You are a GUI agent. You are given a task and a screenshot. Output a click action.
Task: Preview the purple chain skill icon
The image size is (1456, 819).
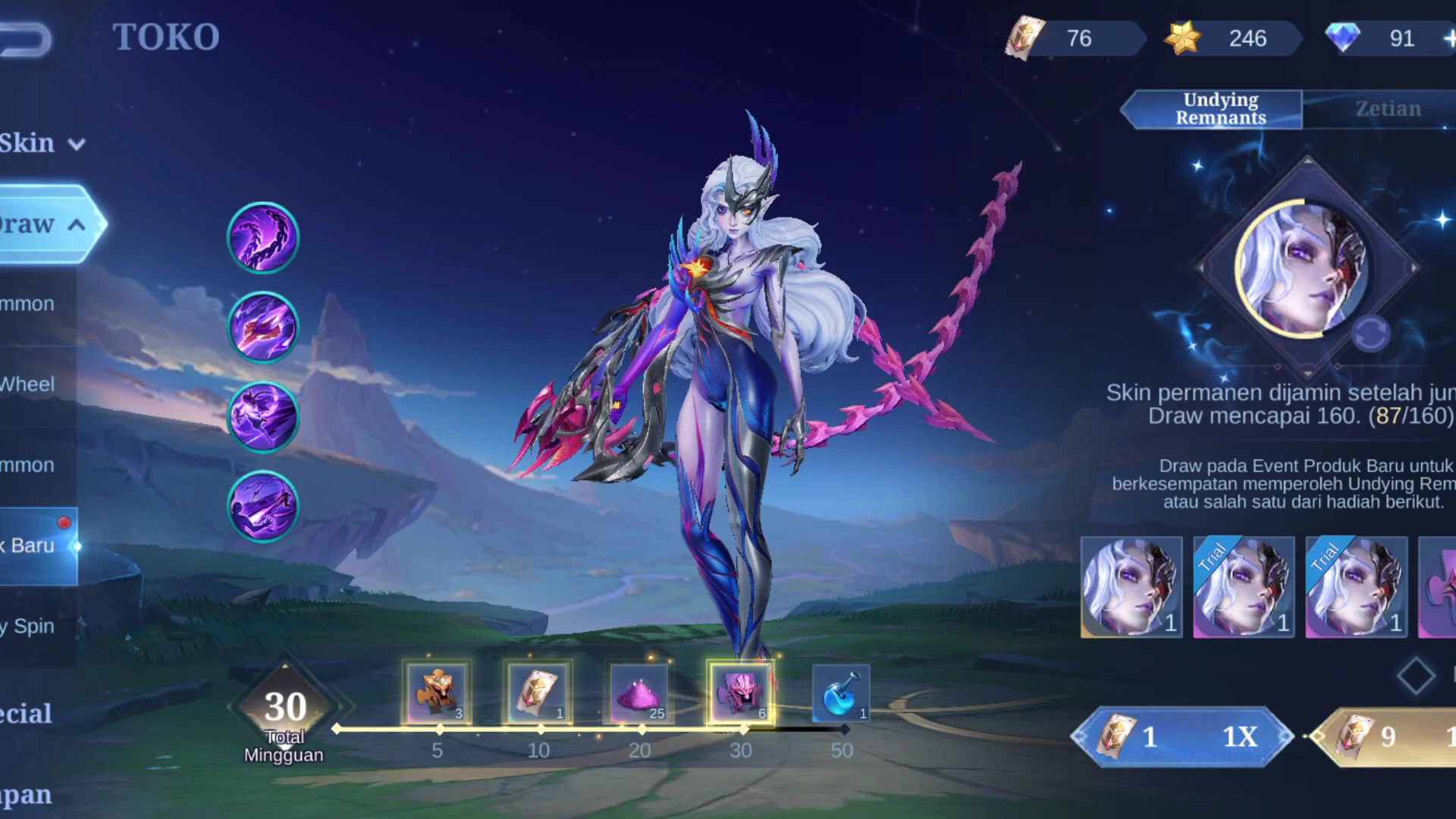tap(263, 237)
